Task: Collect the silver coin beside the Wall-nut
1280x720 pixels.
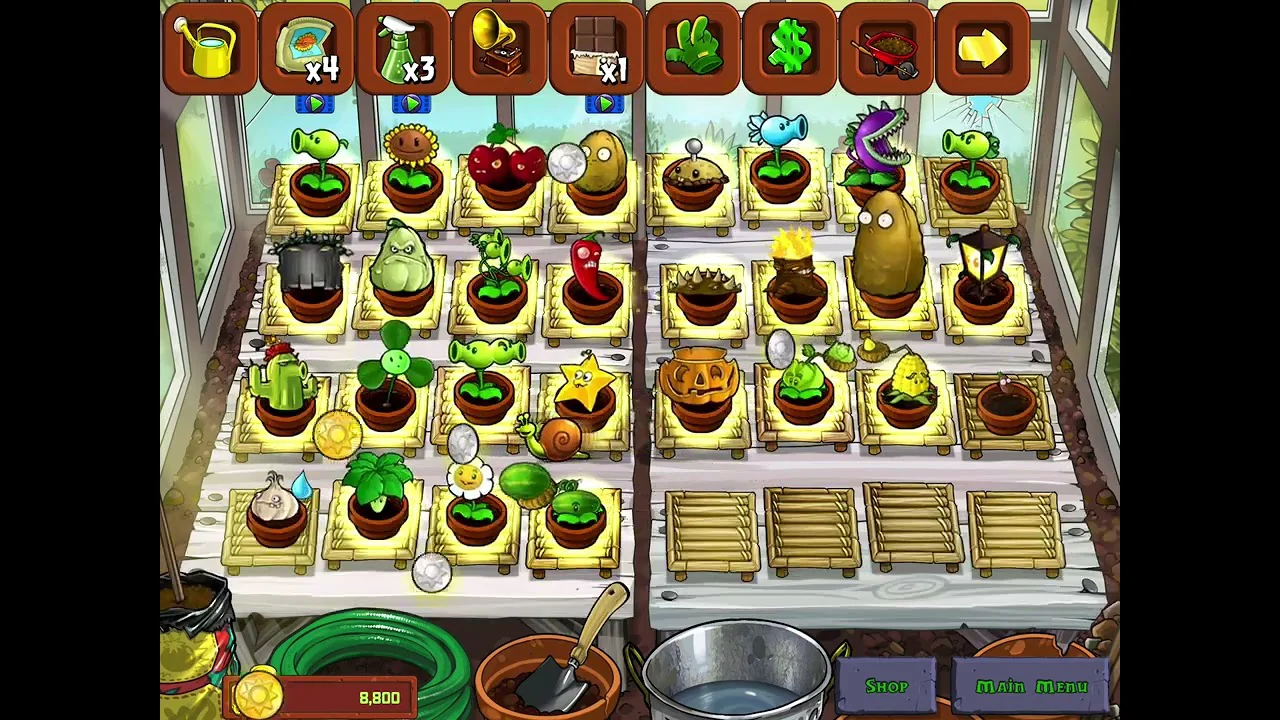Action: [x=566, y=163]
